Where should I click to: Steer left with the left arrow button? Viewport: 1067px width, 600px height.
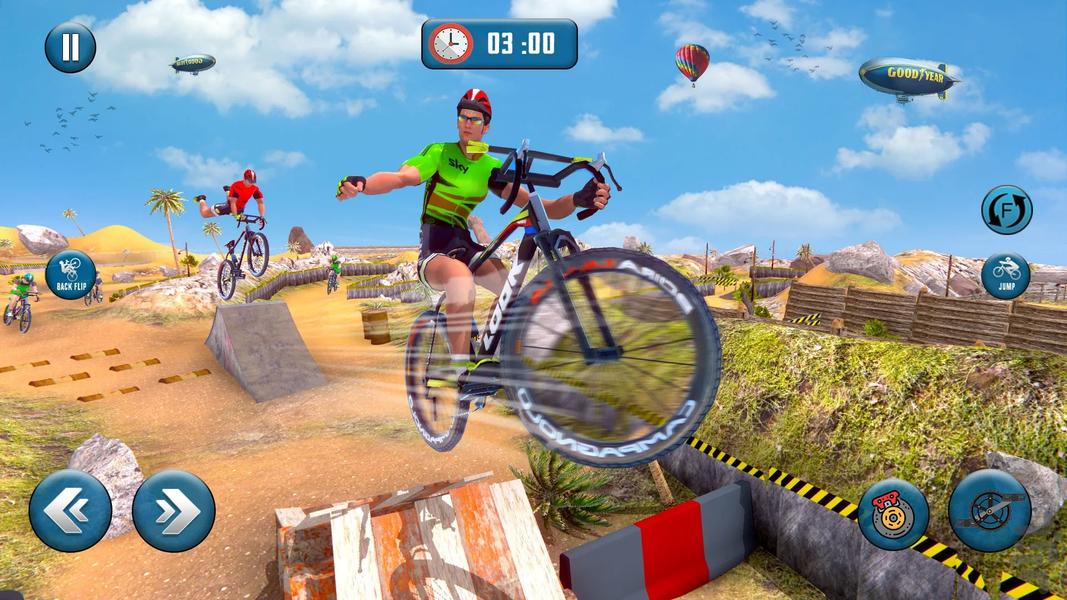pyautogui.click(x=70, y=511)
